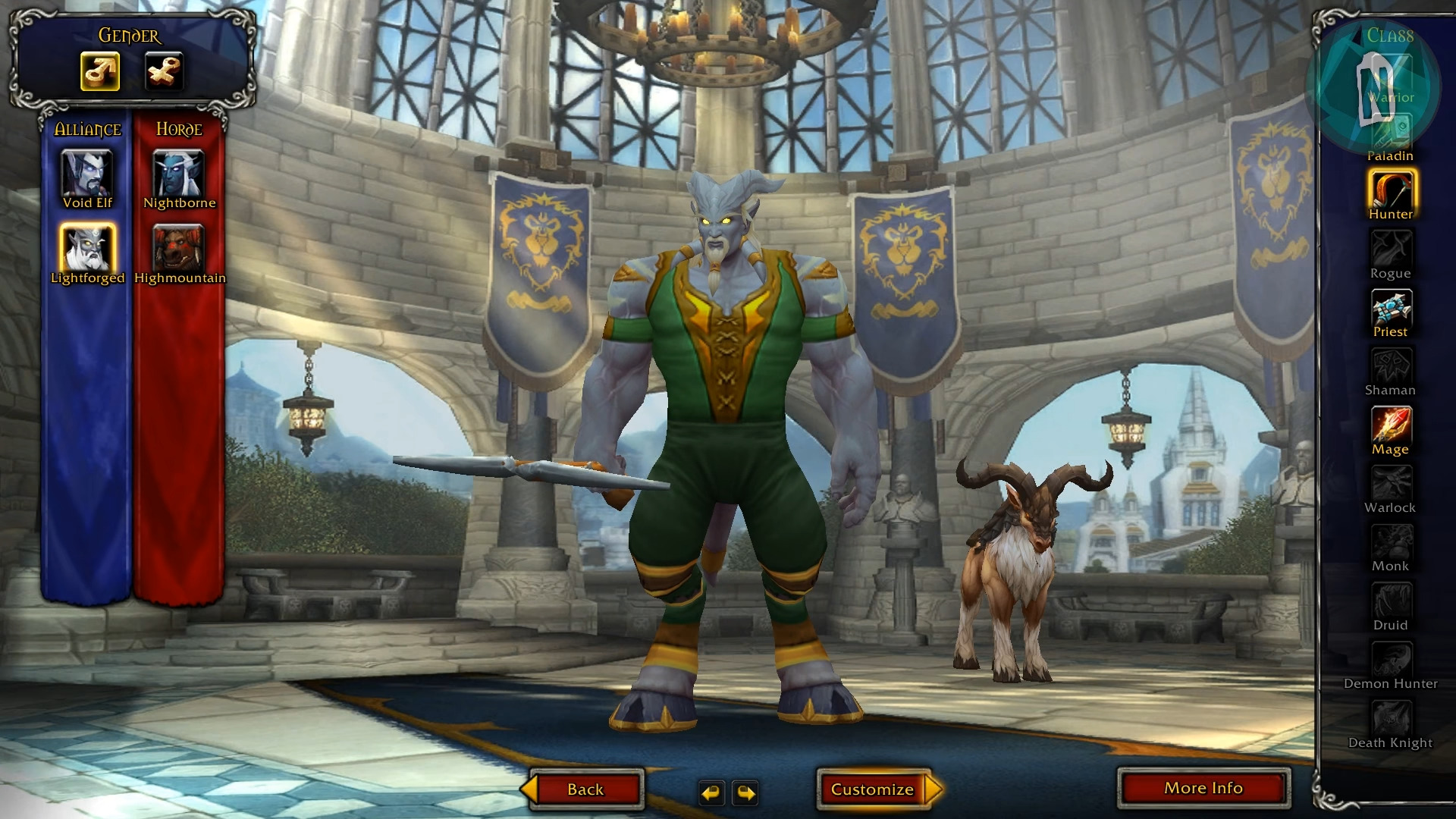Switch to the Alliance faction column
This screenshot has width=1456, height=819.
87,129
